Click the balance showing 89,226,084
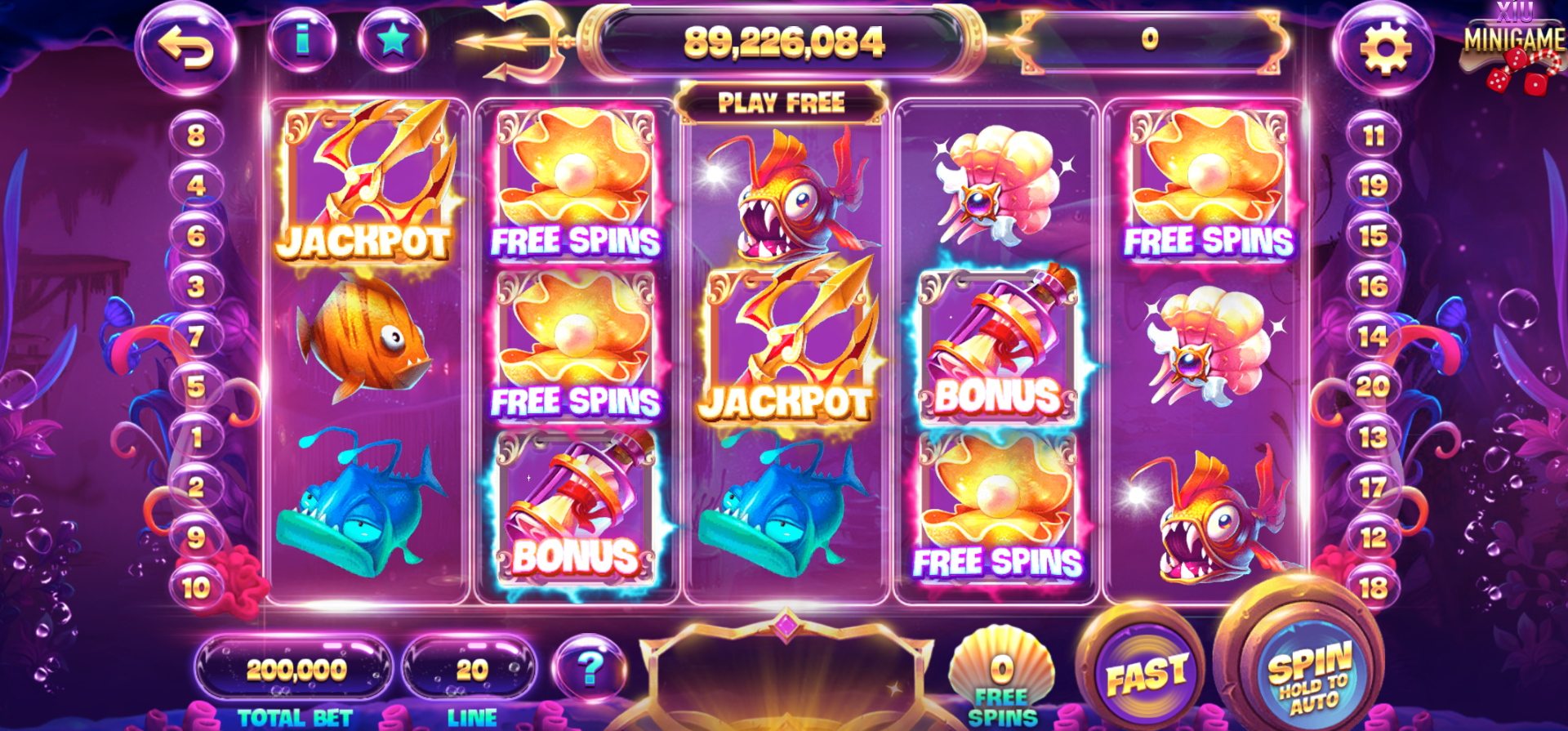This screenshot has width=1568, height=731. tap(786, 42)
